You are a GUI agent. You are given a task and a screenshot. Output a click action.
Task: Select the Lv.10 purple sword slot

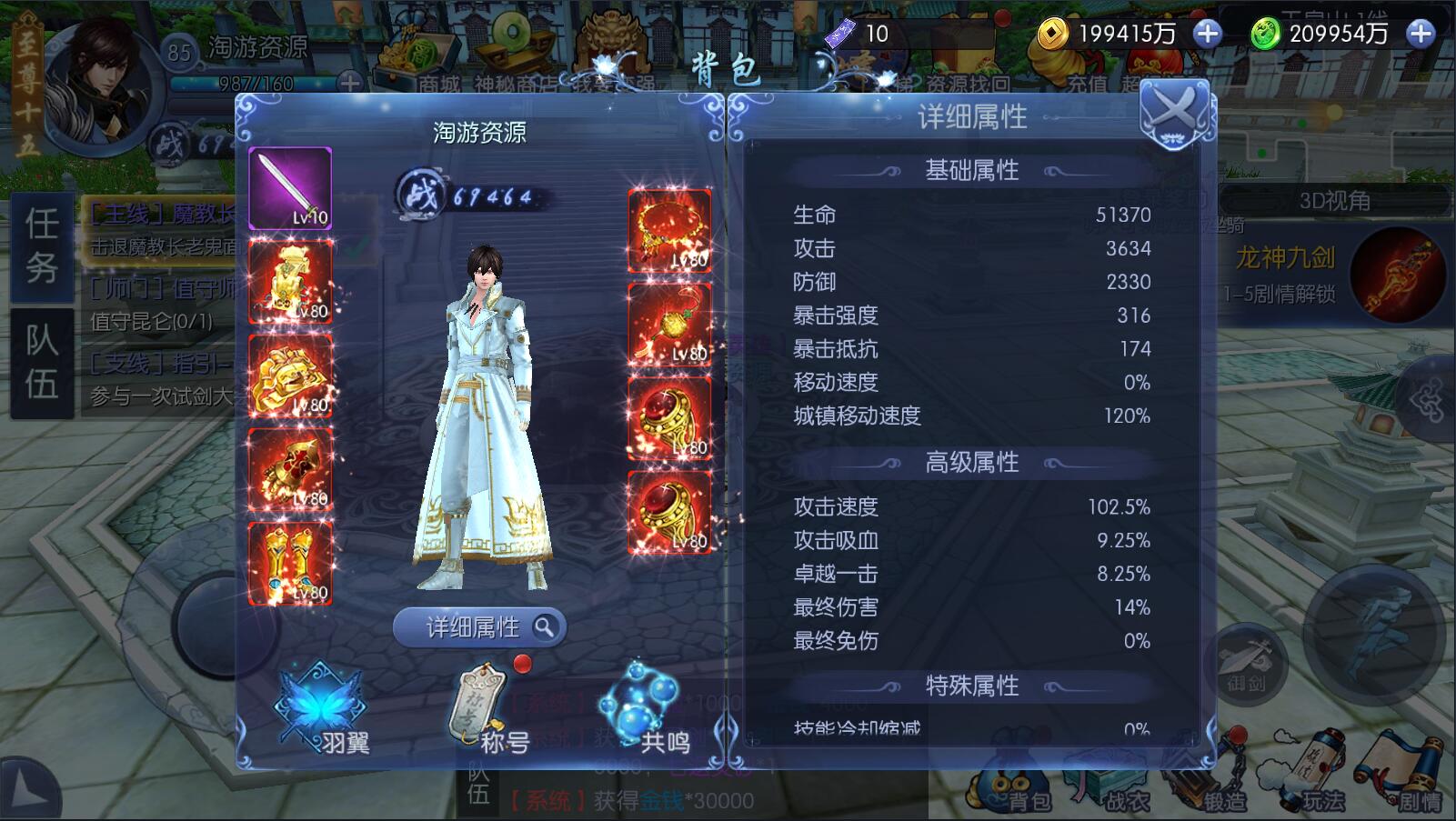[290, 189]
